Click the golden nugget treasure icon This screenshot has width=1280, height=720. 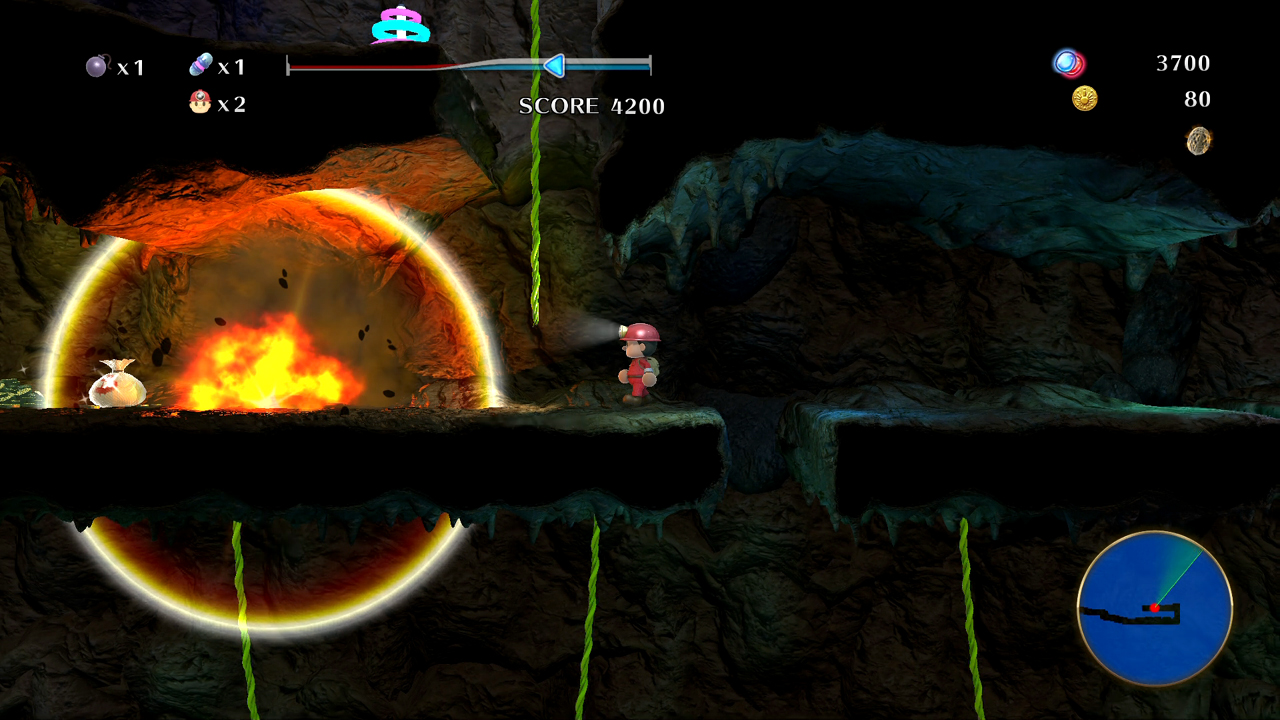click(1198, 141)
